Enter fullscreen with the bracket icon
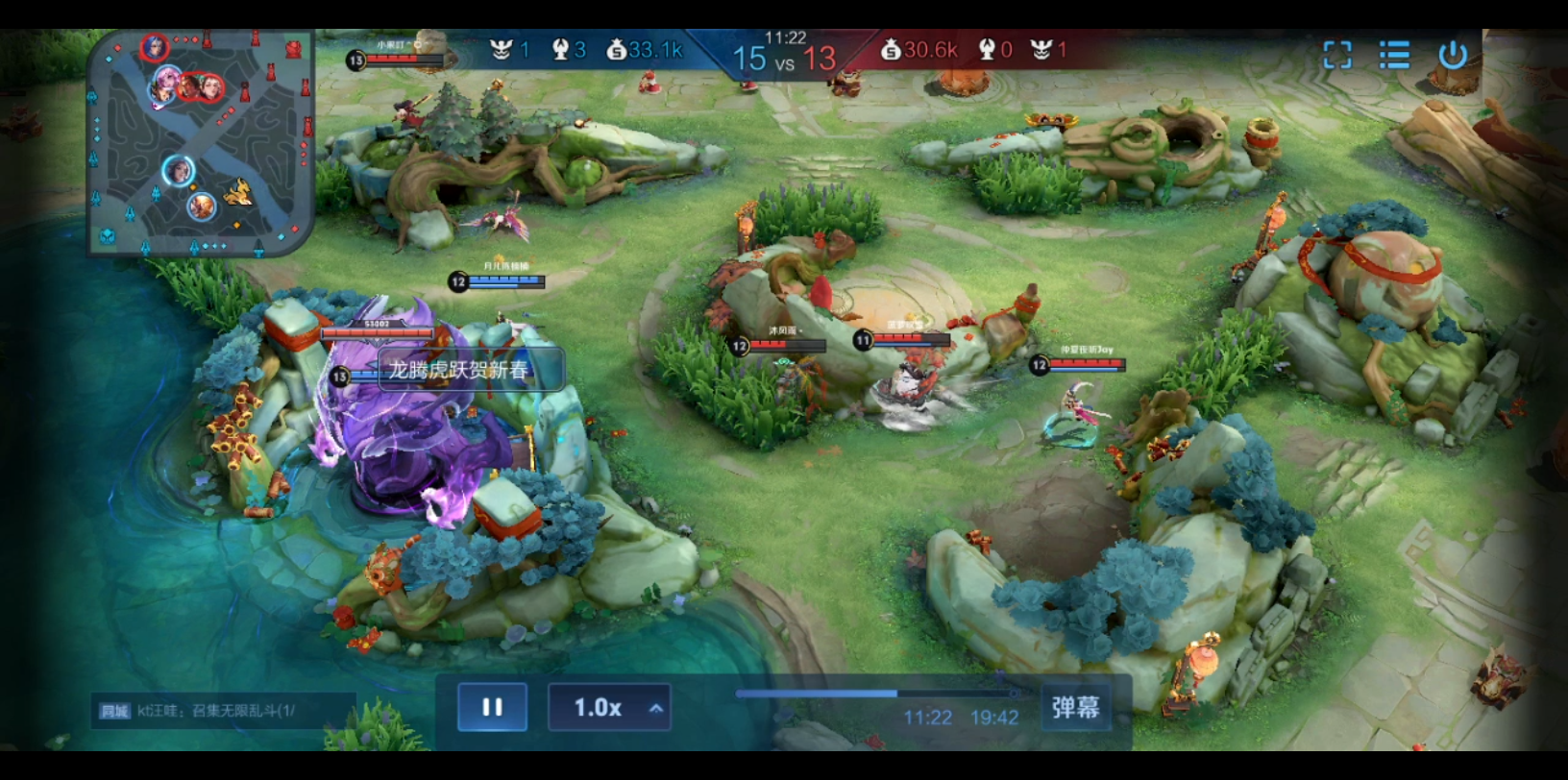Viewport: 1568px width, 780px height. coord(1336,55)
